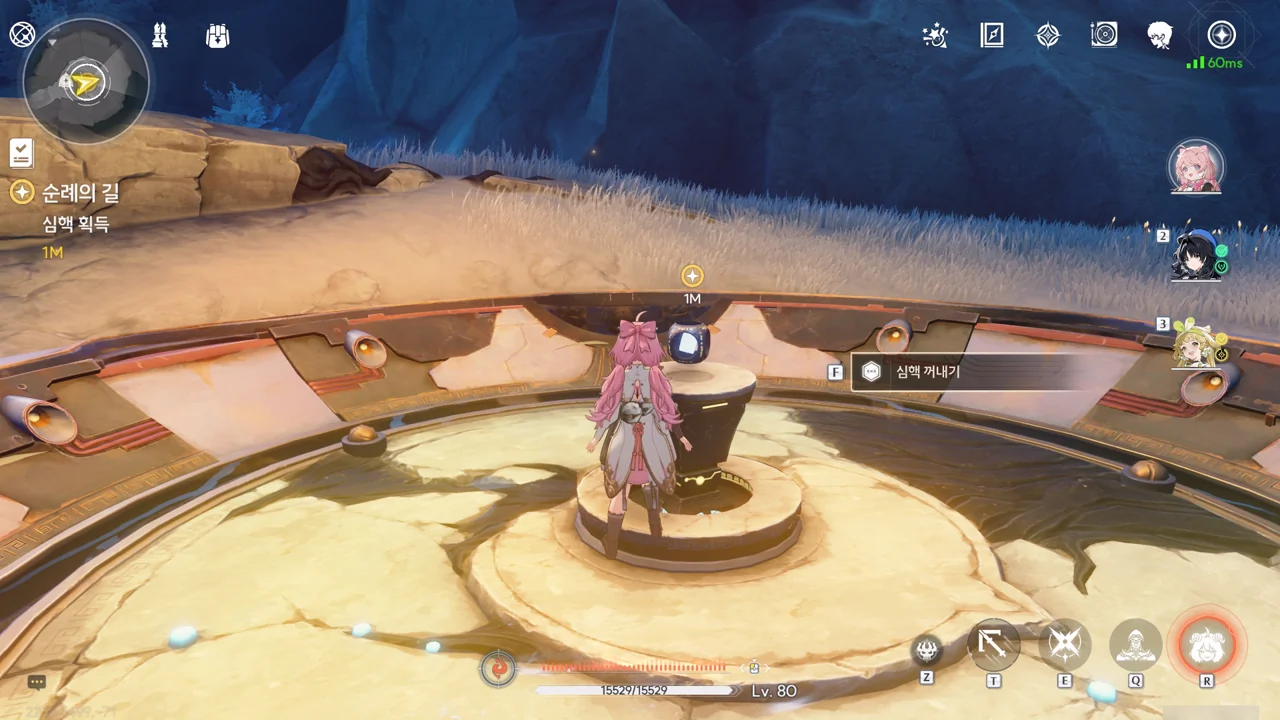The image size is (1280, 720).
Task: Open the map via the circular minimap
Action: 86,81
